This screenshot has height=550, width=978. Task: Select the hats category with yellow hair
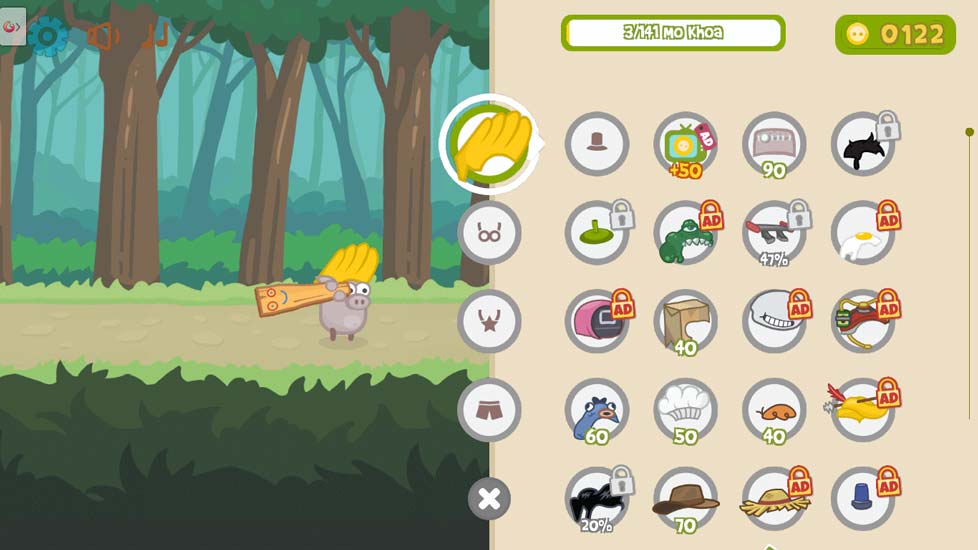pos(489,144)
